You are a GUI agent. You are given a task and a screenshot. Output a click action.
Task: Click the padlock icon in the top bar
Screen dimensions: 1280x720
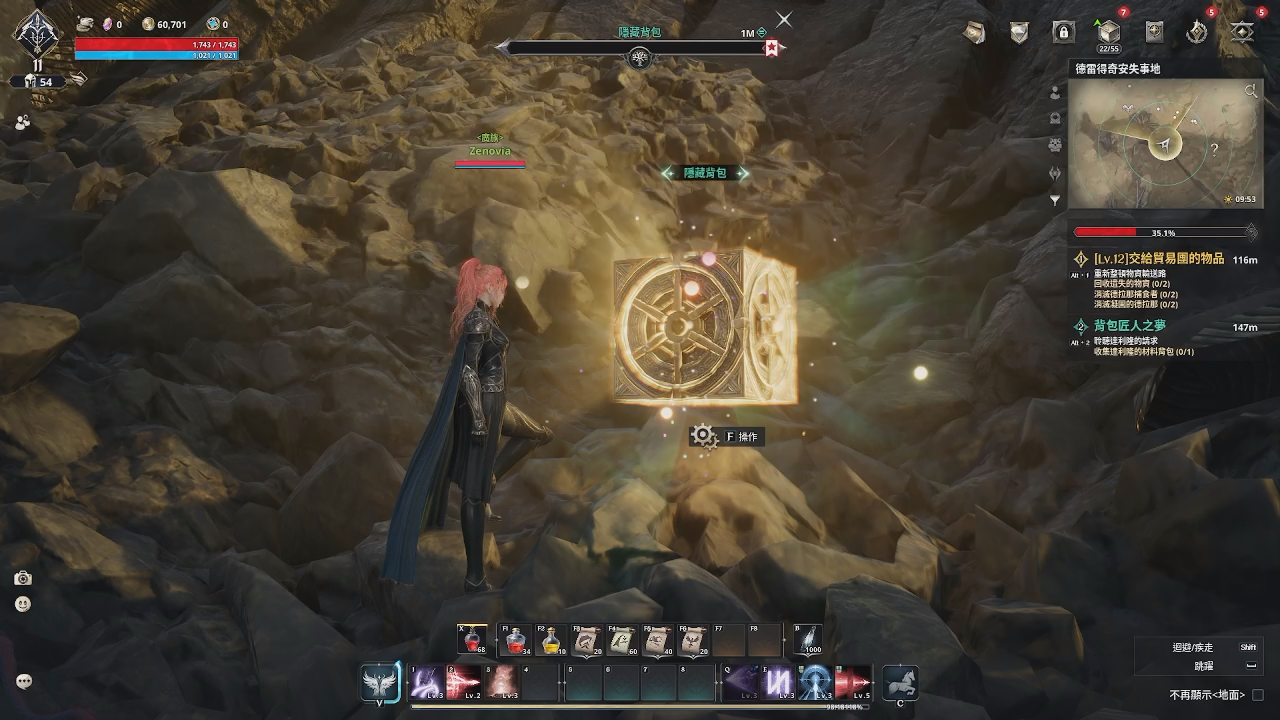[x=1063, y=32]
